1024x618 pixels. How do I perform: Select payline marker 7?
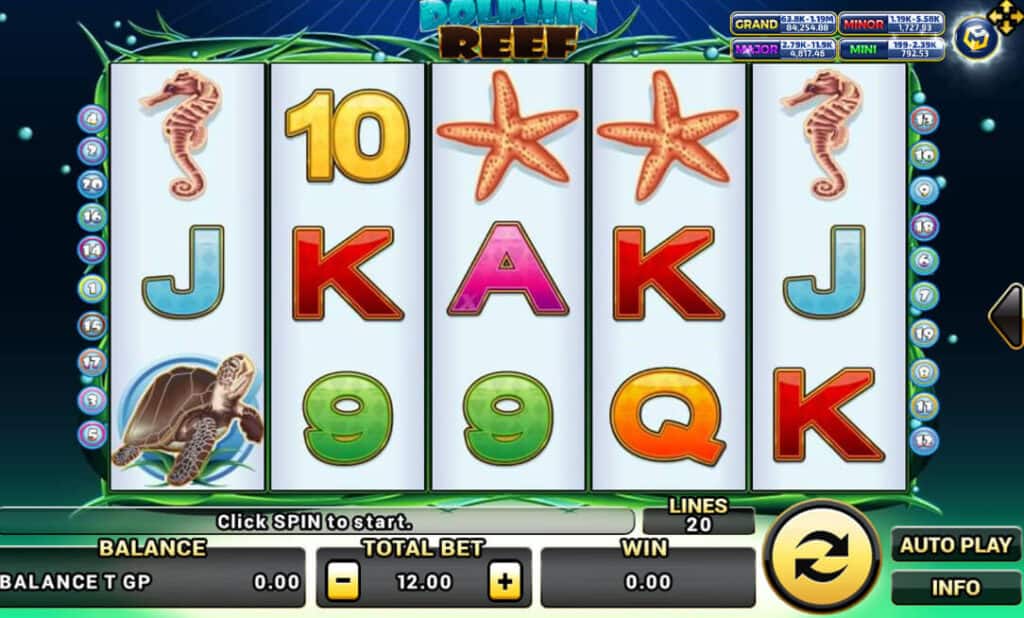pos(924,296)
